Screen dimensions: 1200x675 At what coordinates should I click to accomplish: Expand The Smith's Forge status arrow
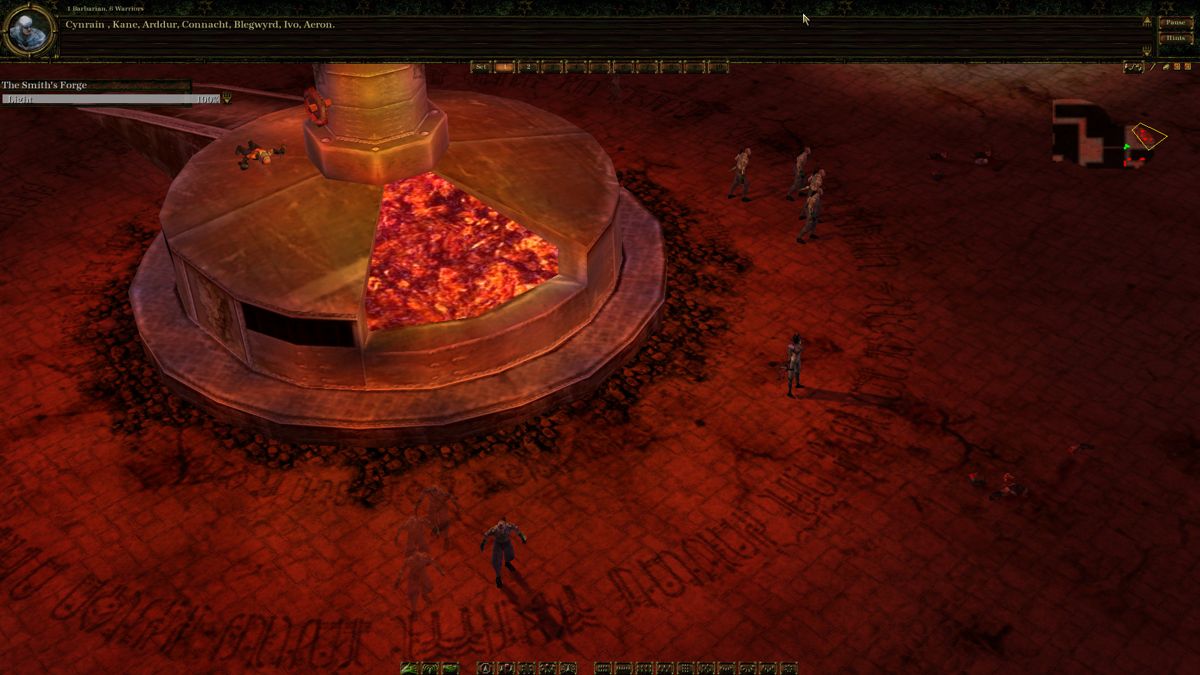(x=227, y=99)
